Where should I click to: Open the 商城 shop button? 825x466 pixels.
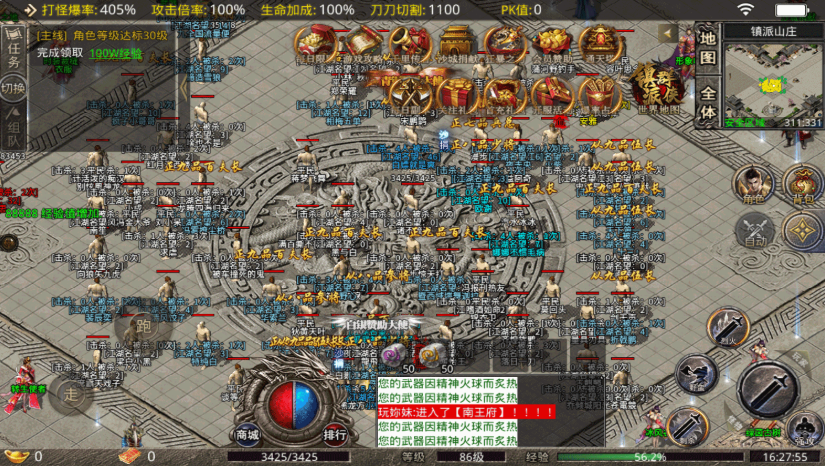tap(247, 435)
